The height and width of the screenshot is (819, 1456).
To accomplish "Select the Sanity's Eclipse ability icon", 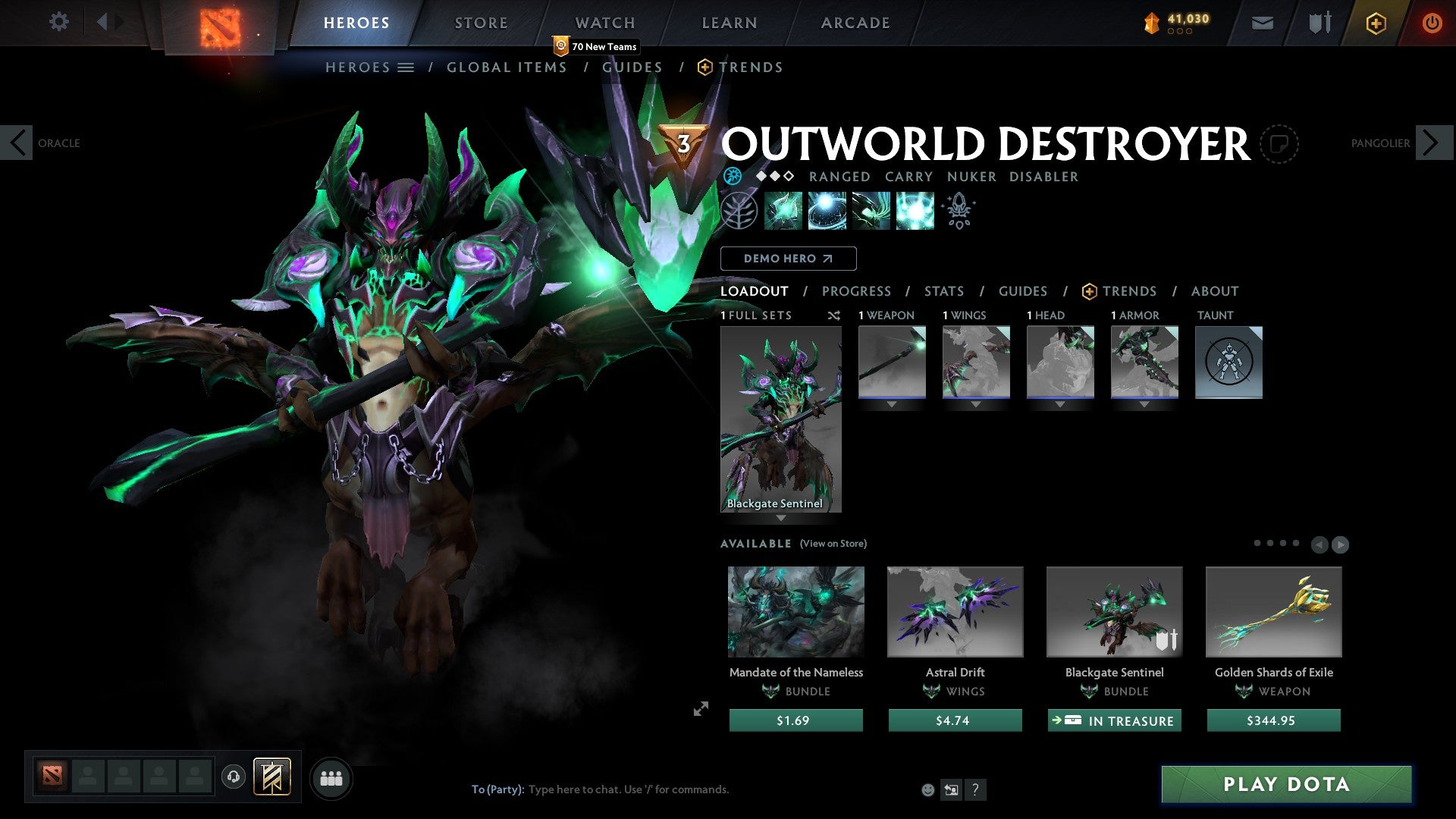I will pos(914,211).
